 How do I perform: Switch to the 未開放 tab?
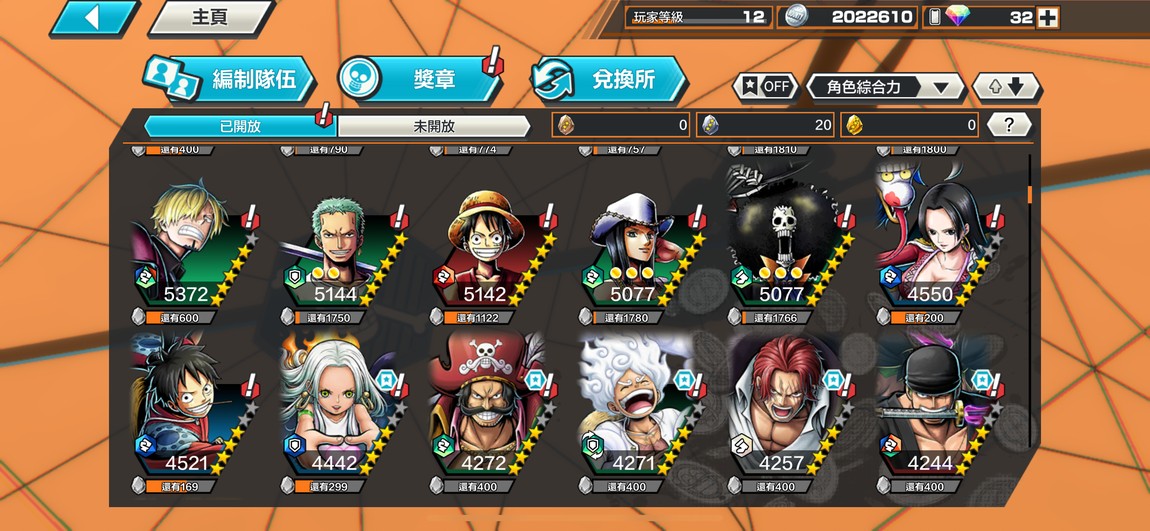434,126
